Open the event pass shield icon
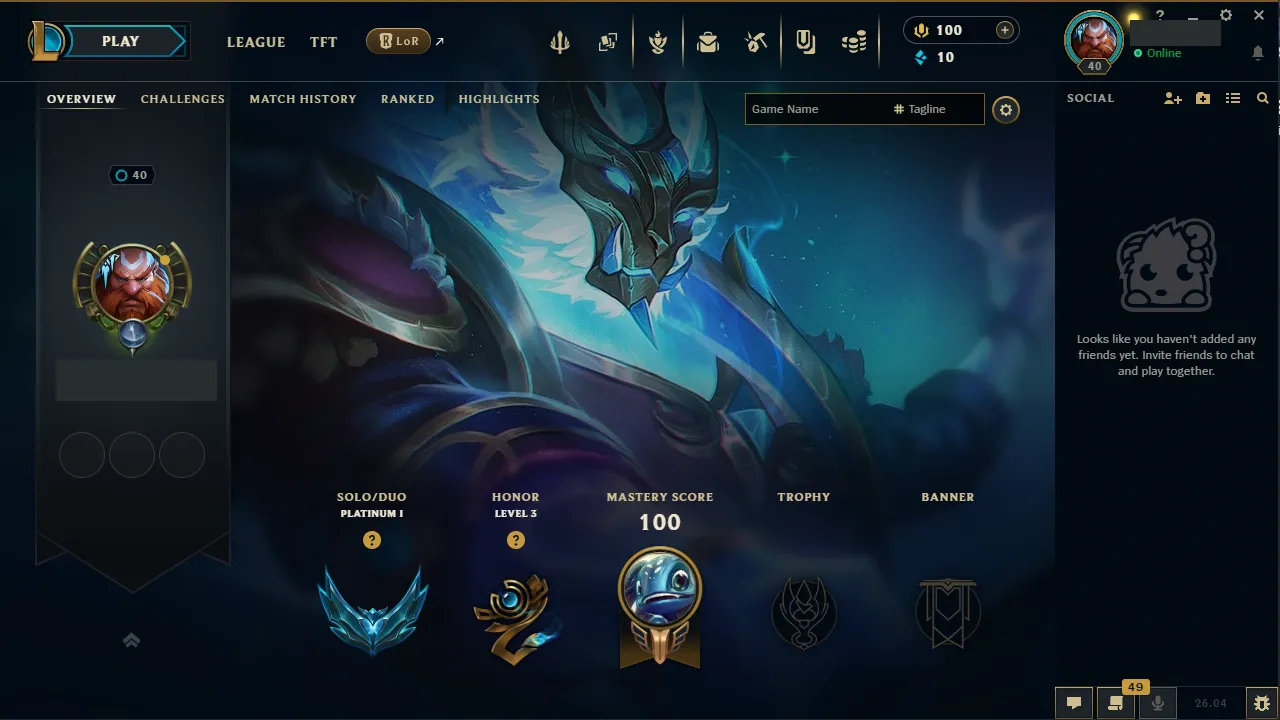 (x=659, y=41)
